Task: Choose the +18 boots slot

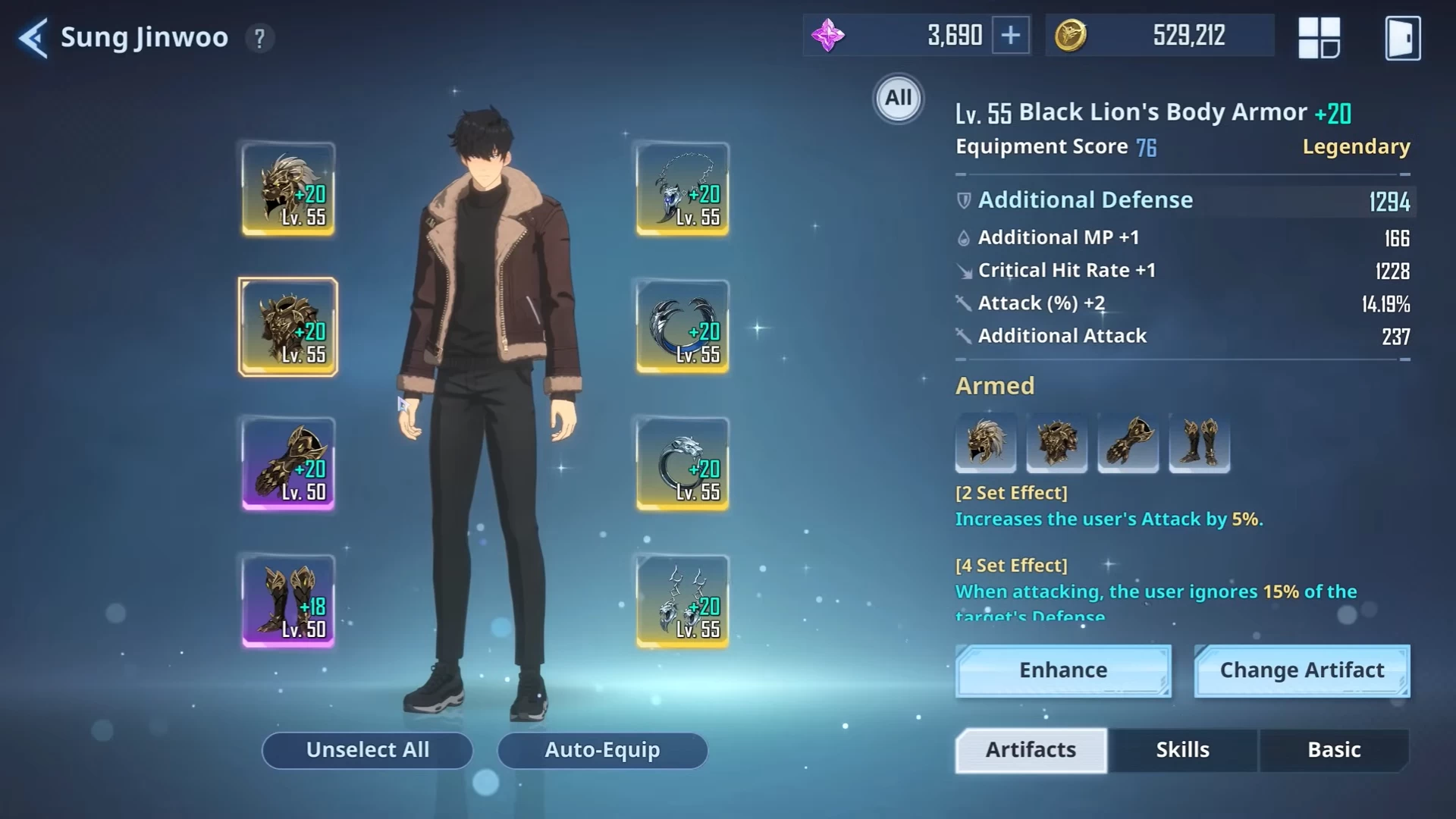Action: tap(288, 601)
